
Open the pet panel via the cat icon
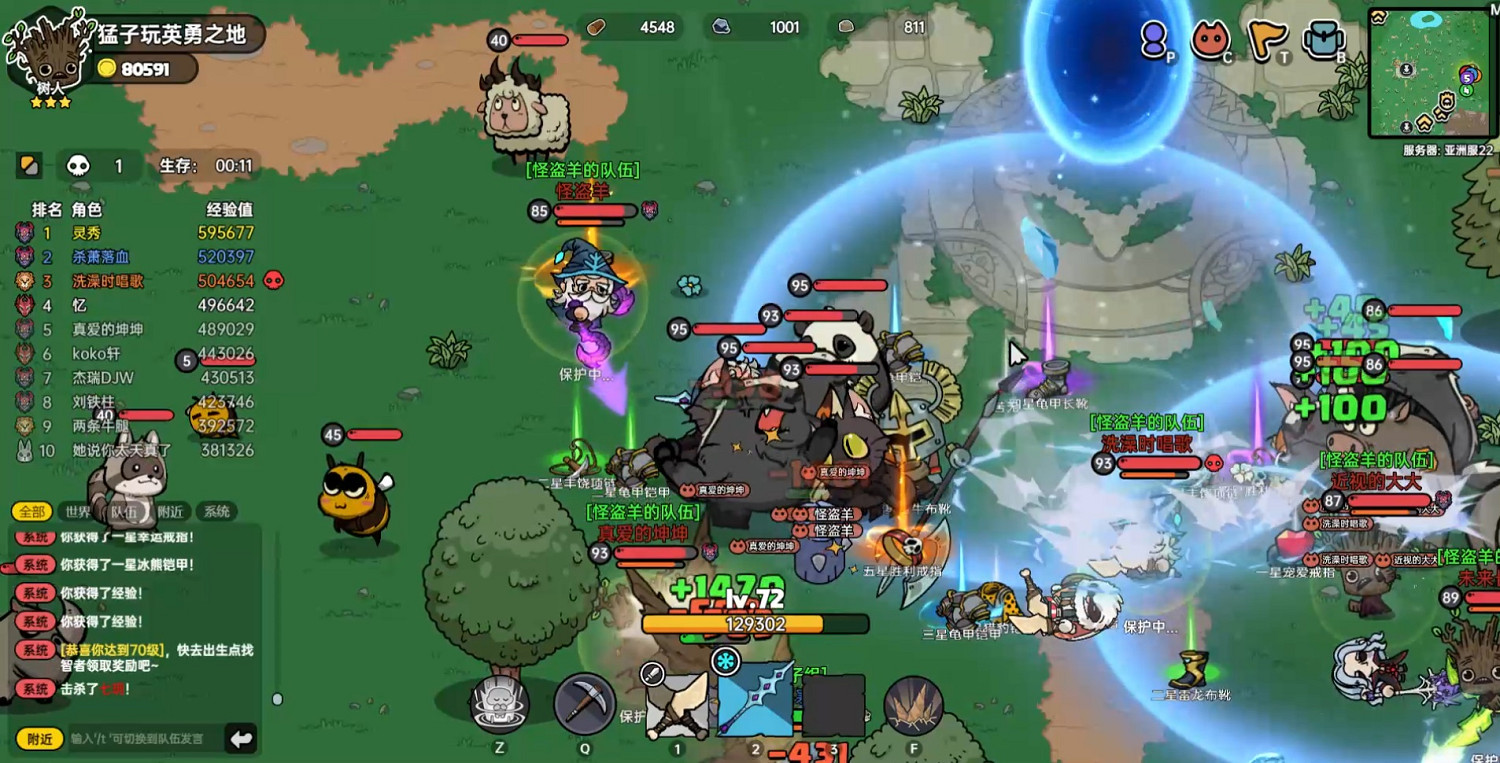coord(1210,38)
